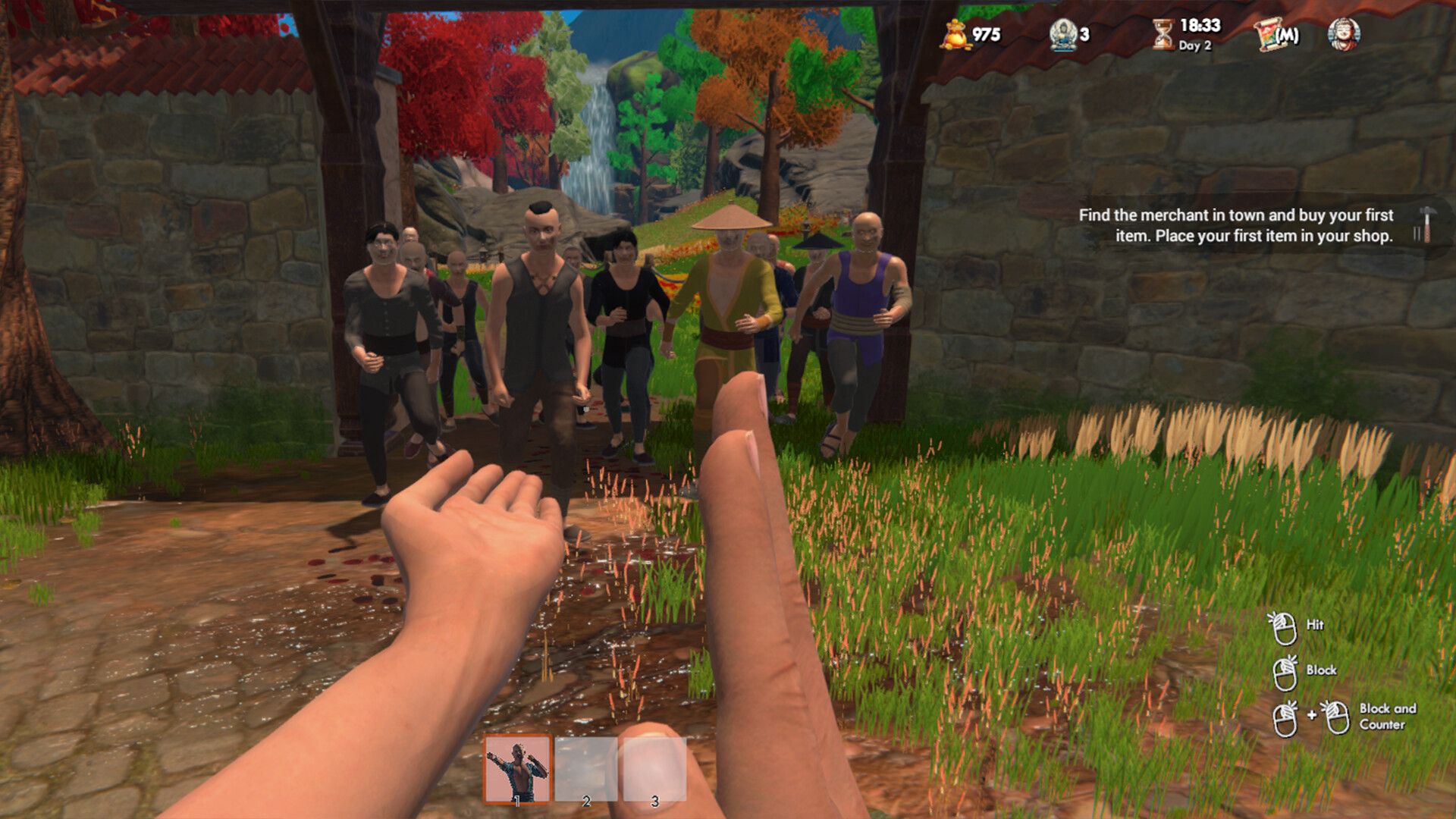
Task: Expand the Buddha counter showing 3
Action: [x=1086, y=33]
